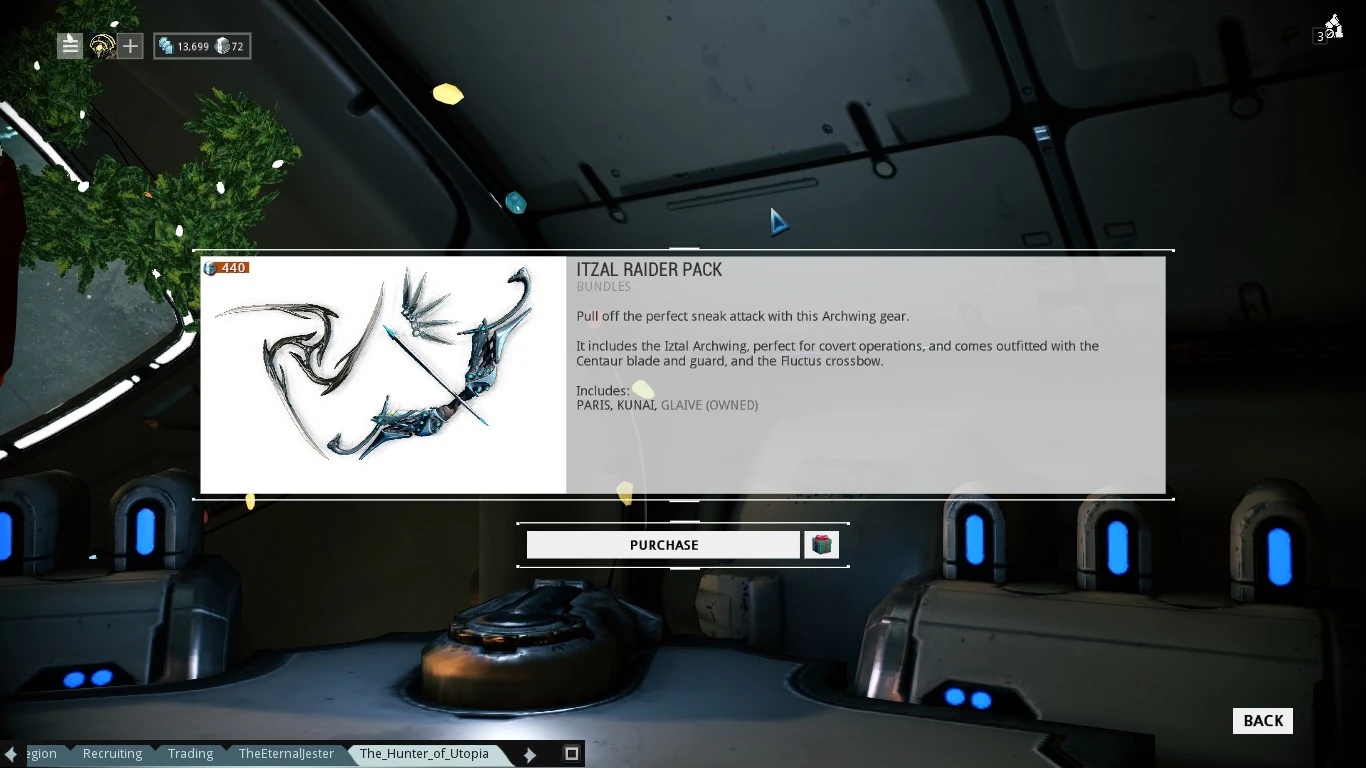Screen dimensions: 1366x768
Task: Open the Recruiting chat tab
Action: [112, 754]
